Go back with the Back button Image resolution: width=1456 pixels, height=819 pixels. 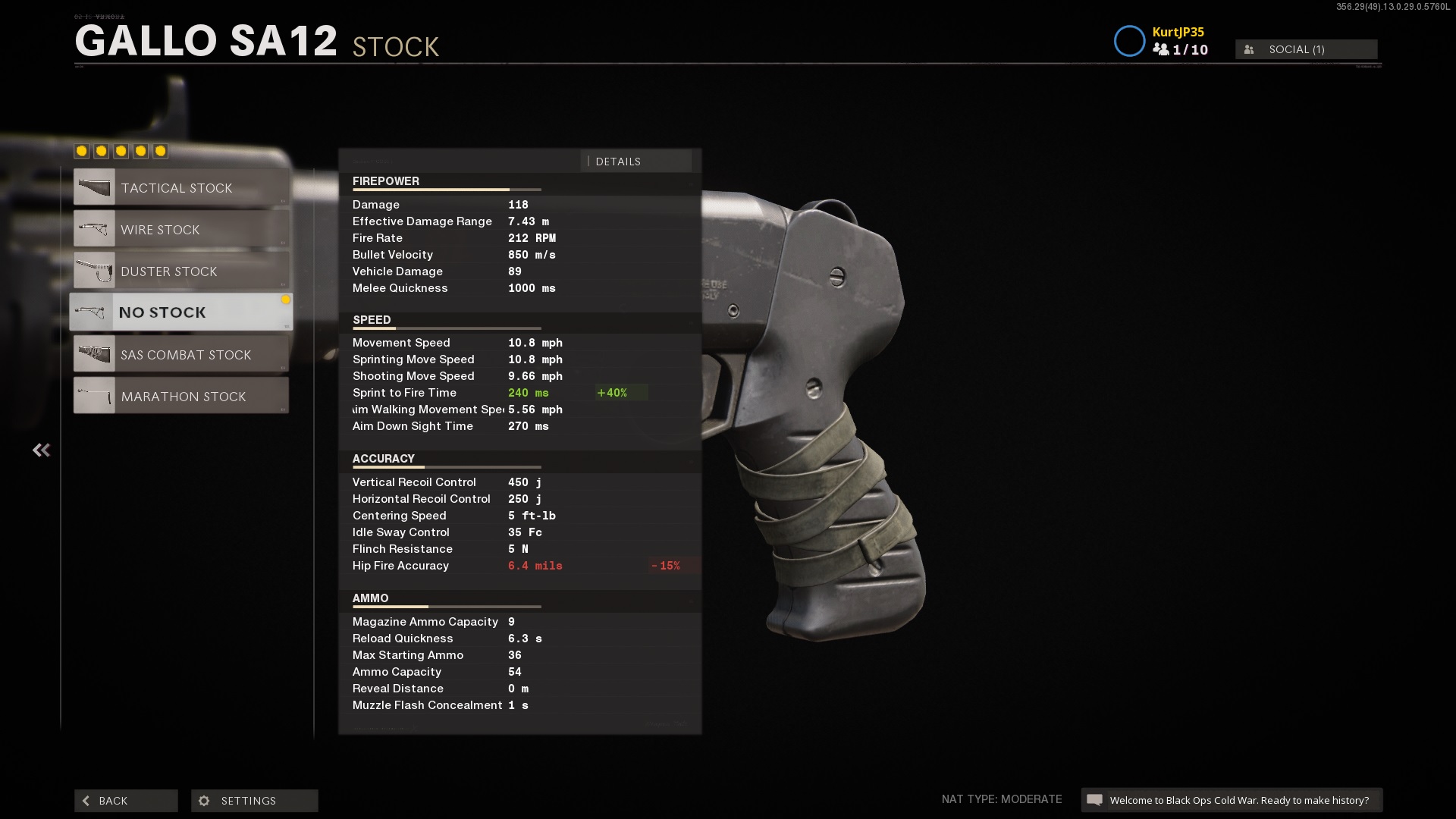pos(126,801)
